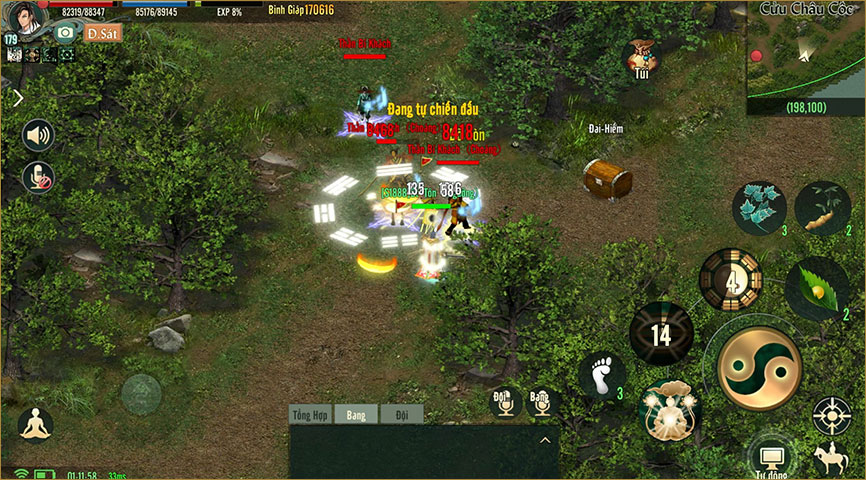Toggle the Đ.Sát combat mode button
This screenshot has width=866, height=480.
click(102, 32)
